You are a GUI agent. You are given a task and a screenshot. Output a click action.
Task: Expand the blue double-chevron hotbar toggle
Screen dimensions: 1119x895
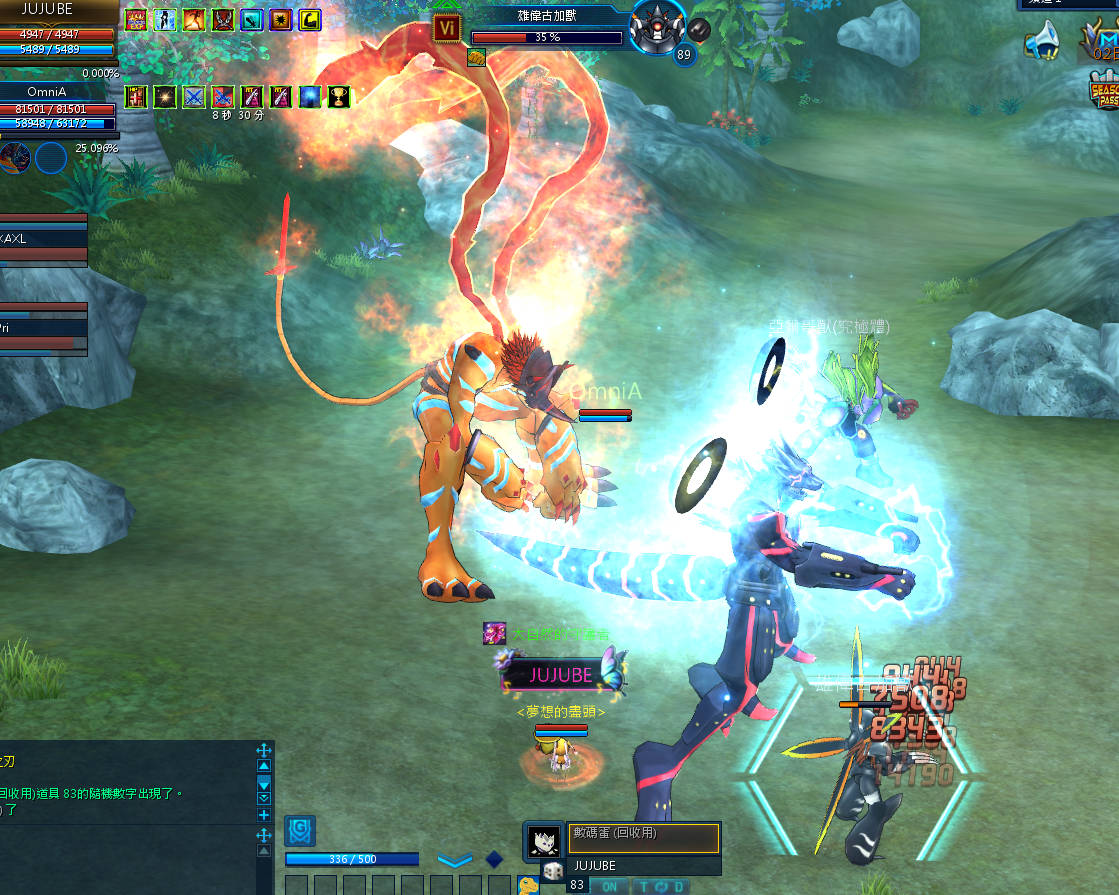(455, 860)
